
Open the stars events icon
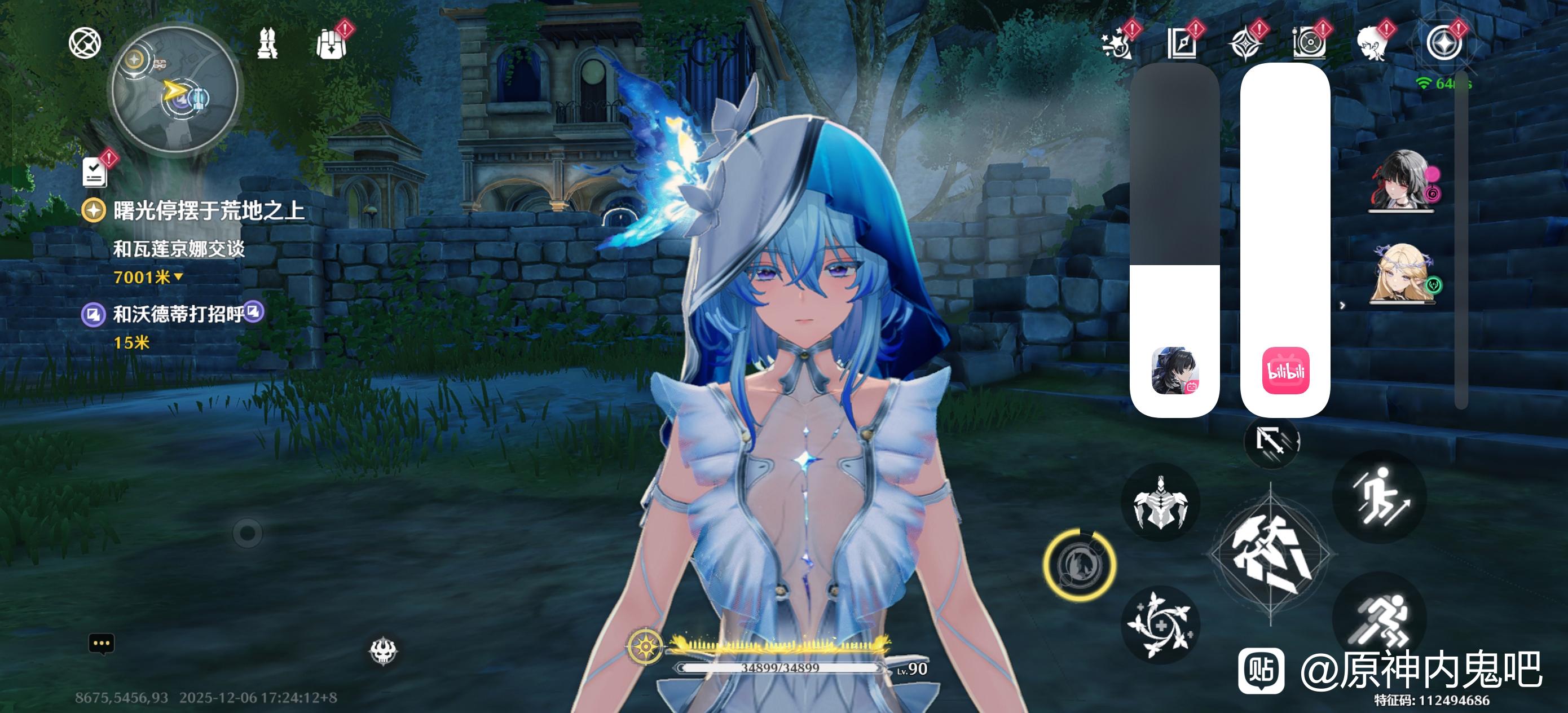pos(1117,44)
